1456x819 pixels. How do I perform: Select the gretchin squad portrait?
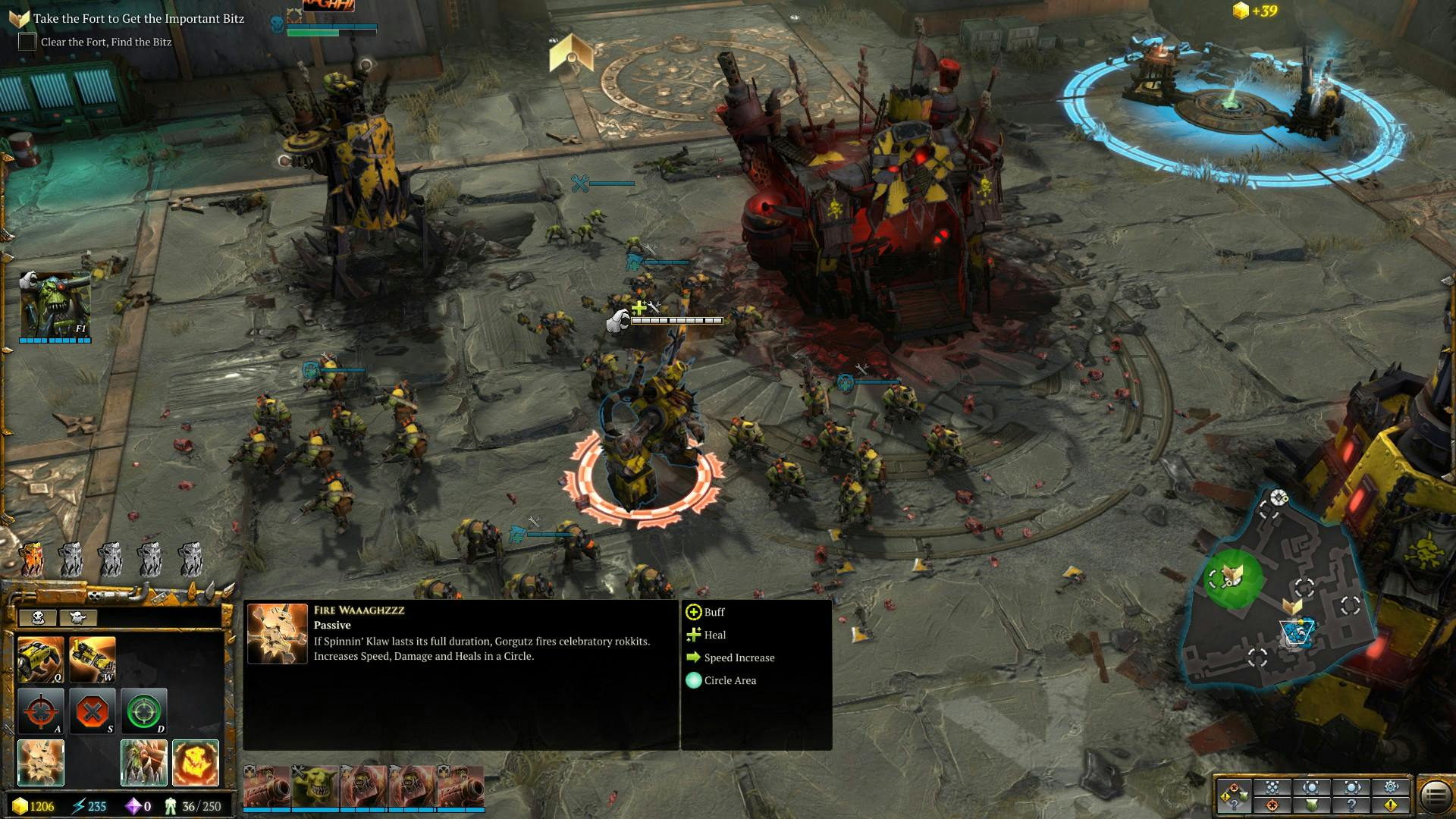(x=315, y=787)
